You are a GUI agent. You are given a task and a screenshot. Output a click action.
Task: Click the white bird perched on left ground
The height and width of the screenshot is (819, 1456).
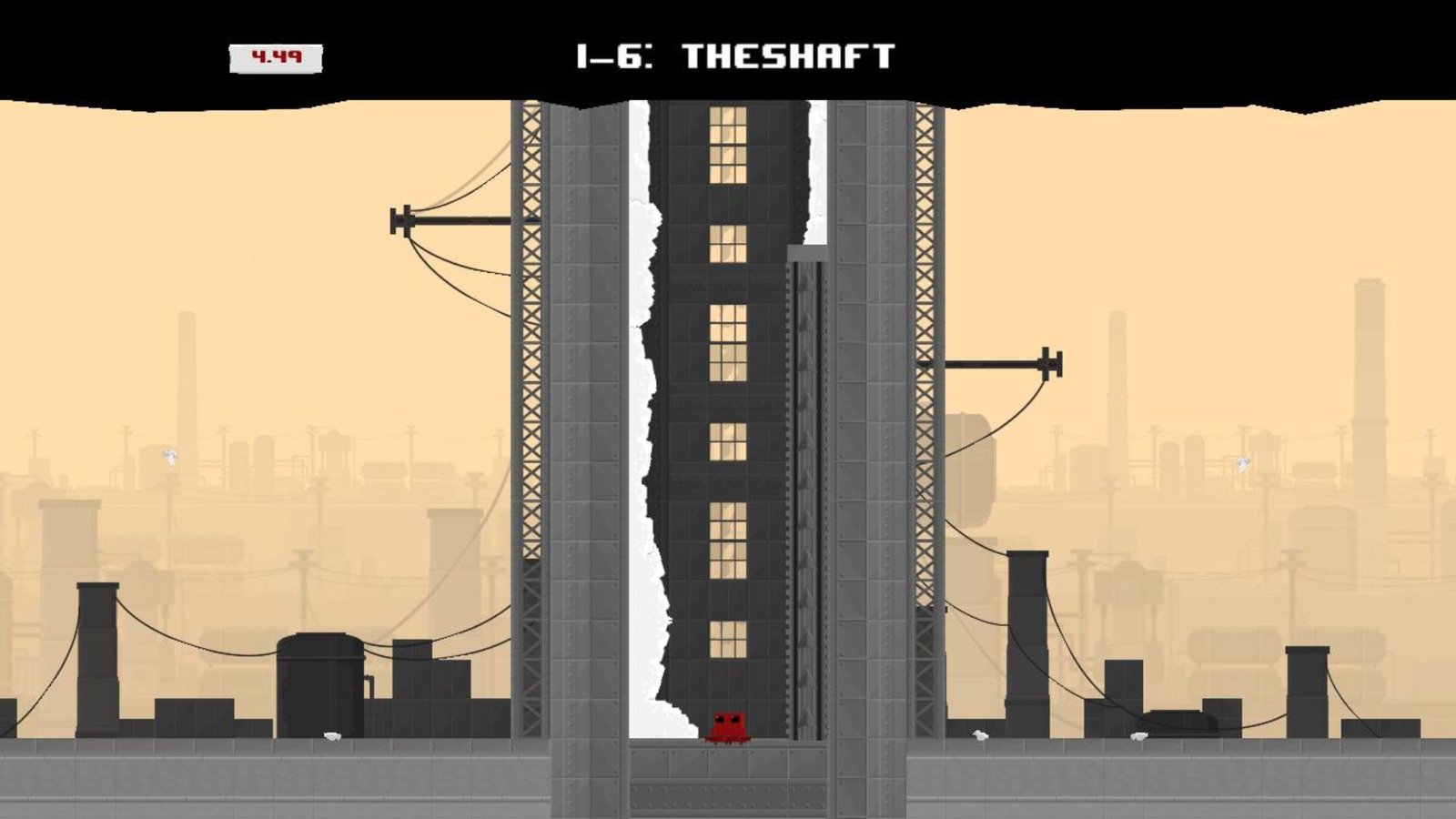[x=333, y=735]
